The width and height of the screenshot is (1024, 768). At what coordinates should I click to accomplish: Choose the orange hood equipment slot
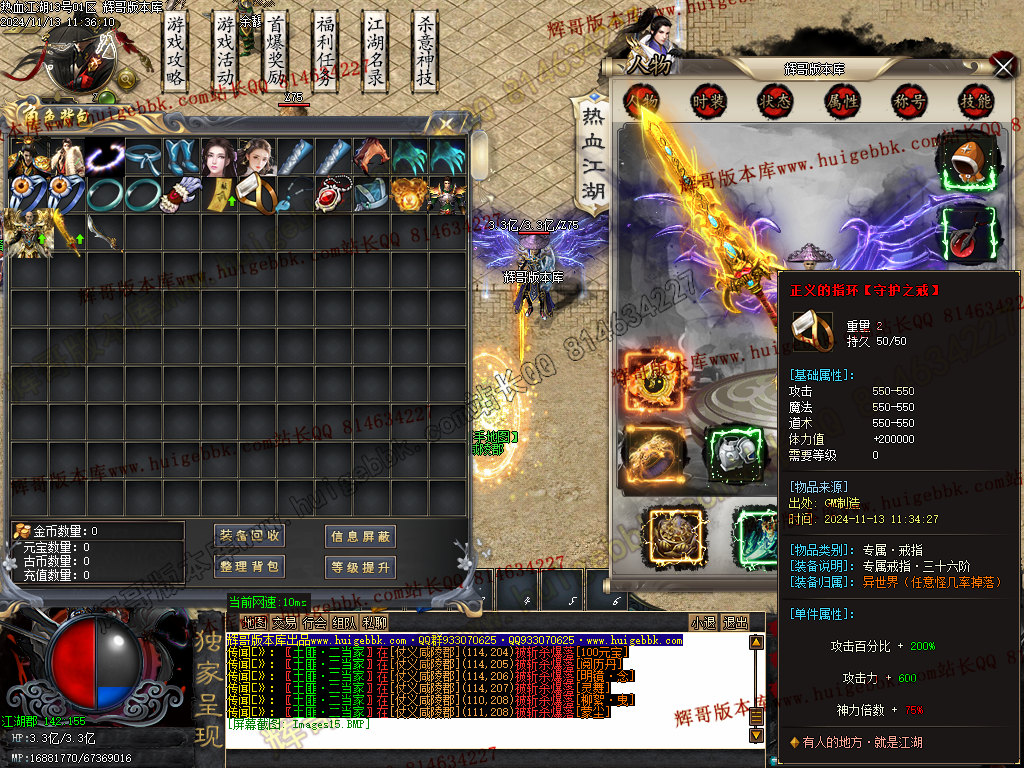click(966, 160)
